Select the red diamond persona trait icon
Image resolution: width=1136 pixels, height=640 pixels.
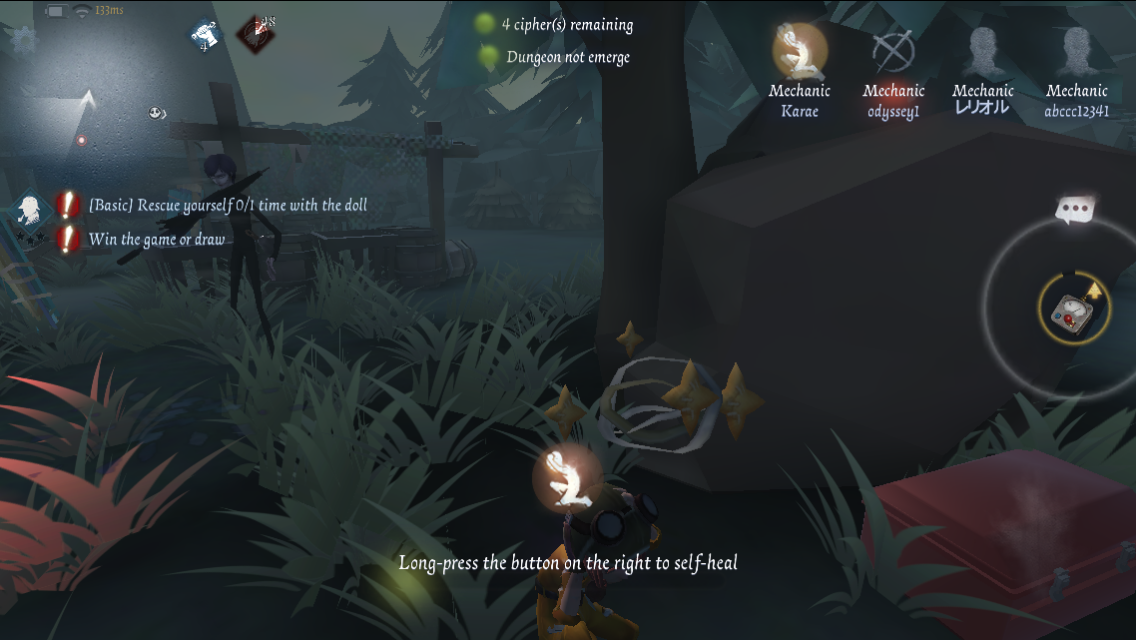(x=255, y=35)
